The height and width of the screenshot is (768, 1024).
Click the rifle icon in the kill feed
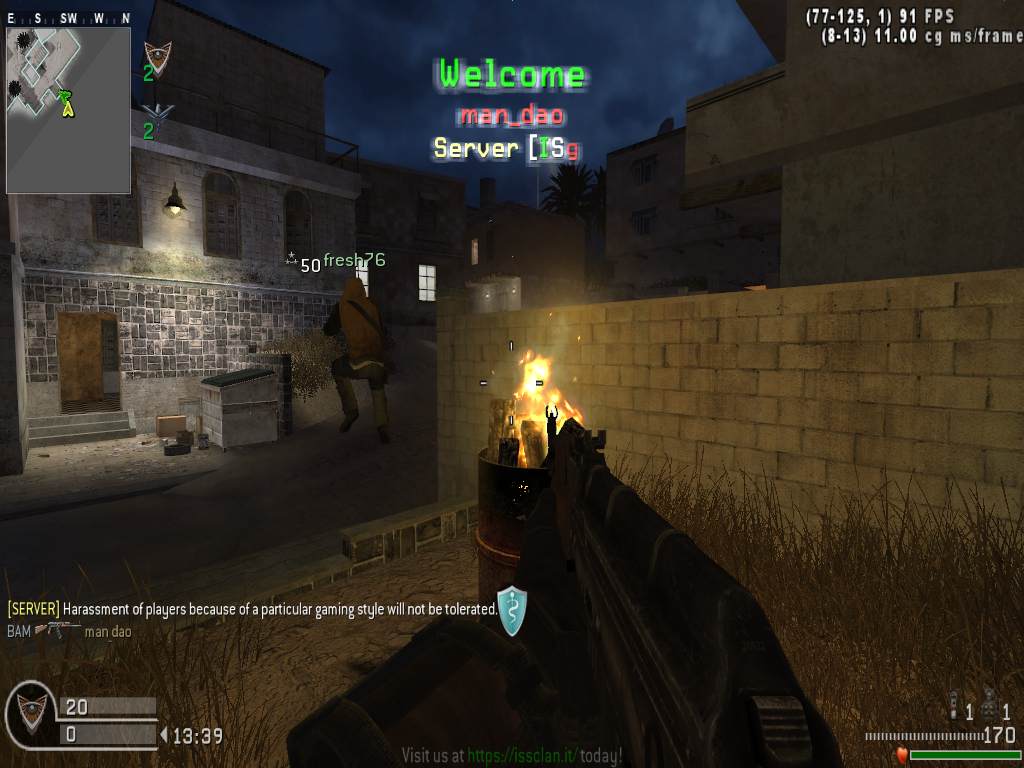coord(57,630)
